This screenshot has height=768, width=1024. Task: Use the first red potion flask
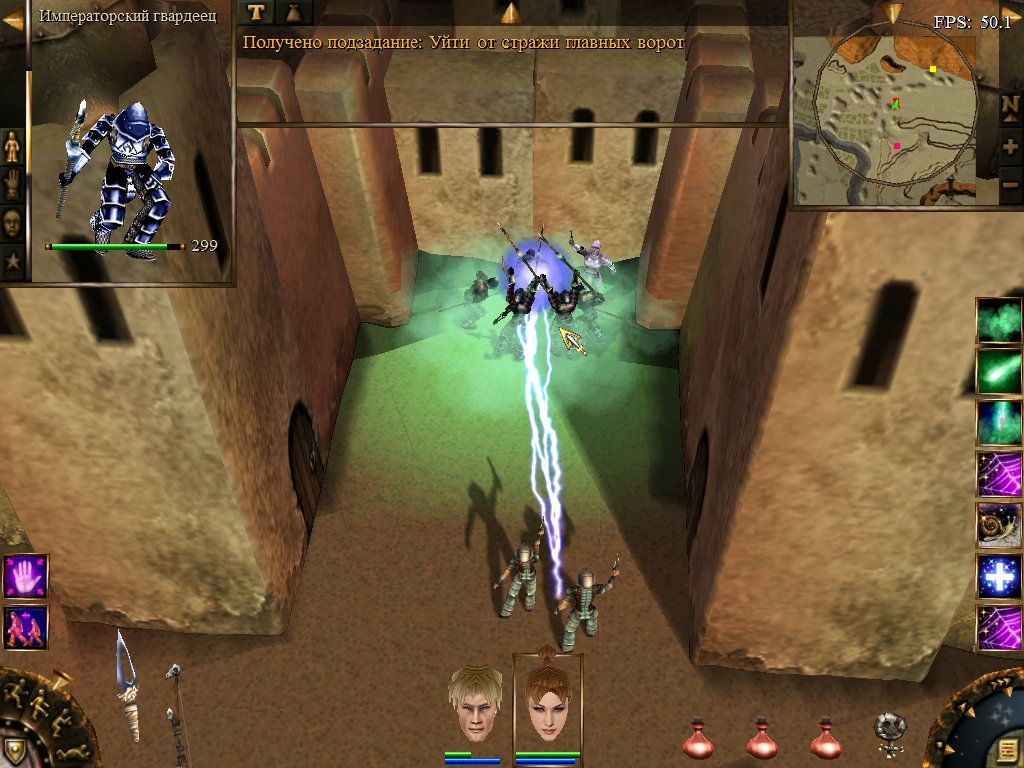[x=698, y=738]
